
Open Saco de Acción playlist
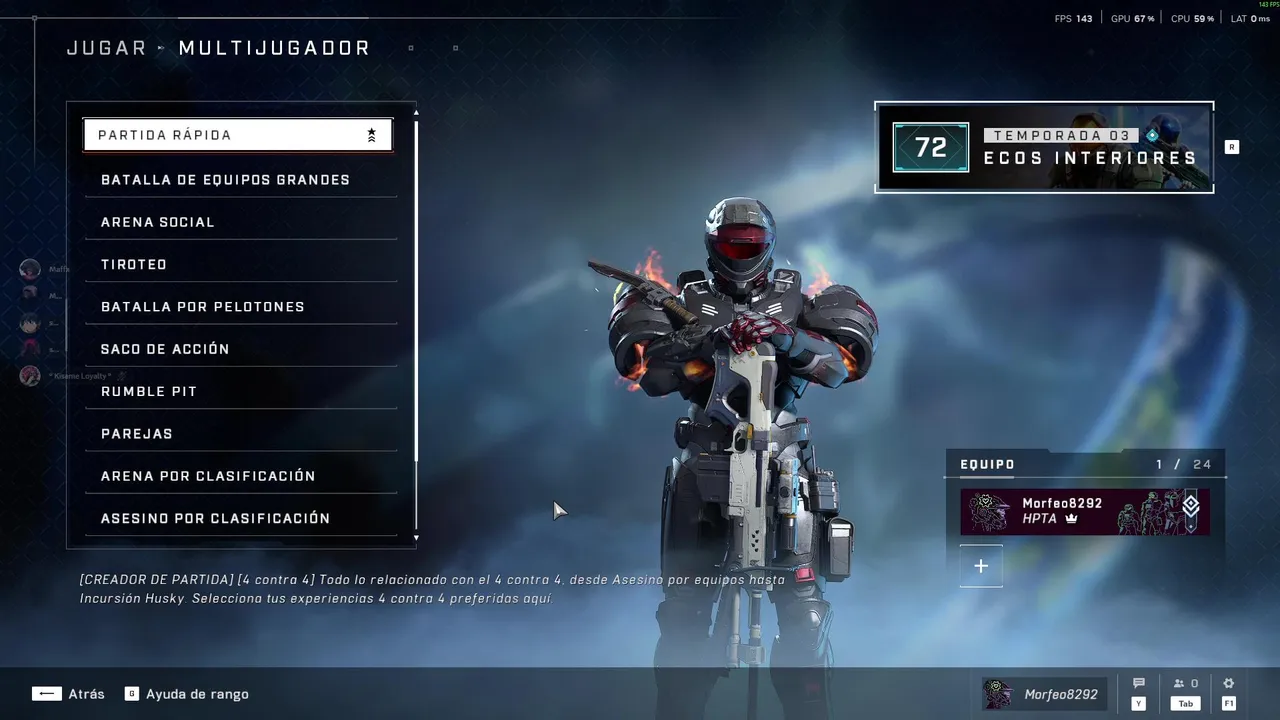[x=240, y=349]
